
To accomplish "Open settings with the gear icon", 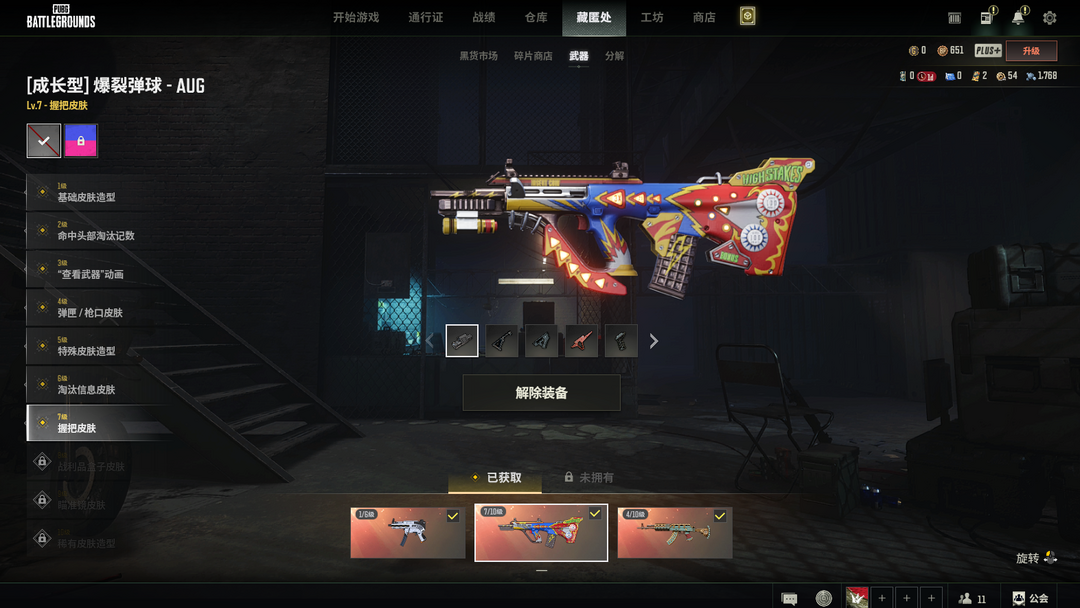I will point(1049,18).
